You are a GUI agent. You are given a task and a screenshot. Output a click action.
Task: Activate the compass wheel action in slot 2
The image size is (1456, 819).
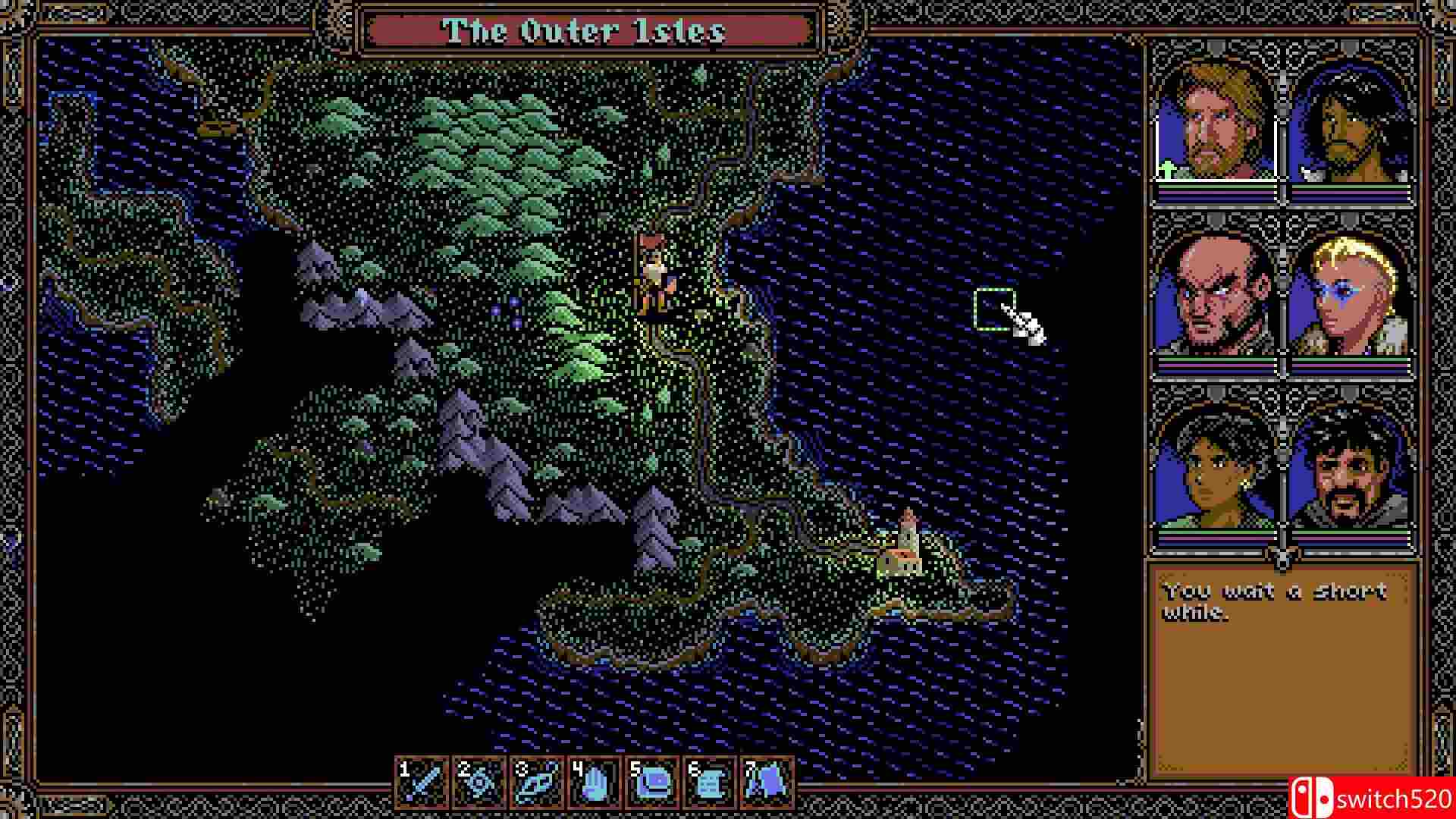479,781
